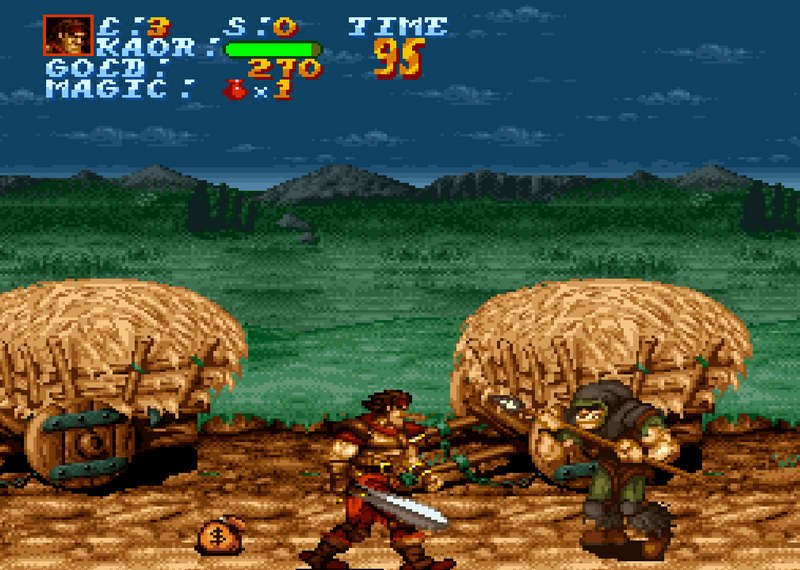The width and height of the screenshot is (800, 570).
Task: Select the red magic pouch icon
Action: click(x=235, y=90)
